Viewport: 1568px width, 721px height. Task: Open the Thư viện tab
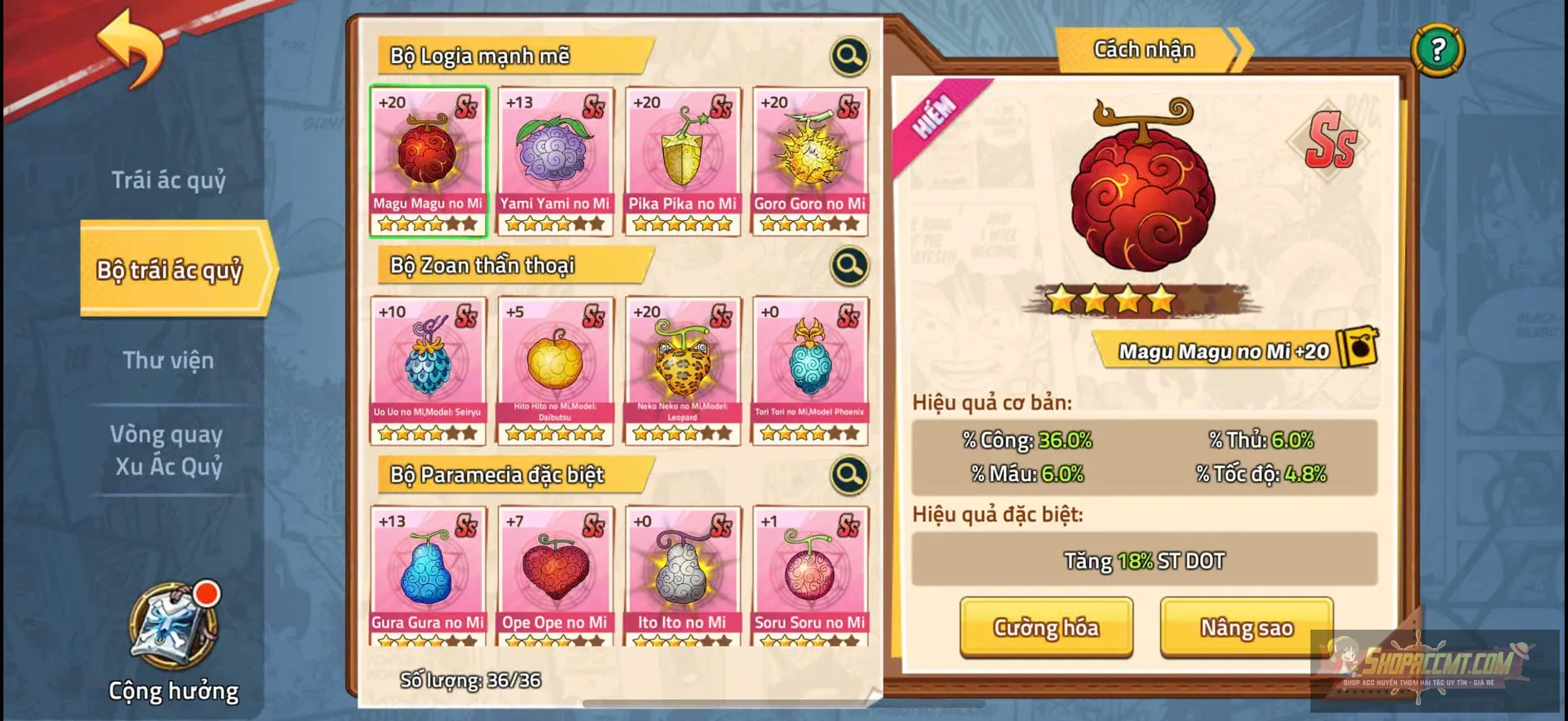point(169,360)
